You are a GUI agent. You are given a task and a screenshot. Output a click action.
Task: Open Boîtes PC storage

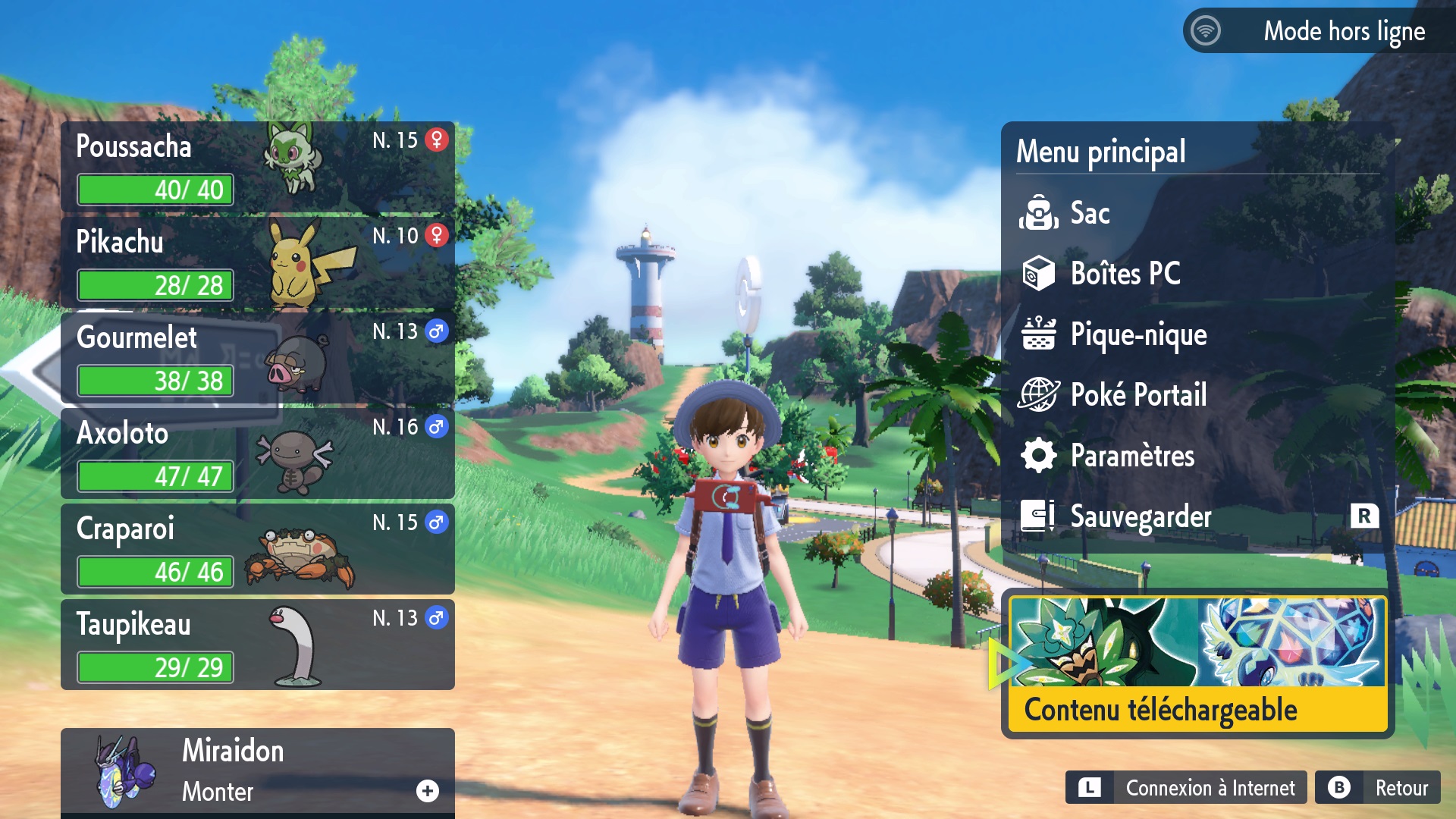1125,274
